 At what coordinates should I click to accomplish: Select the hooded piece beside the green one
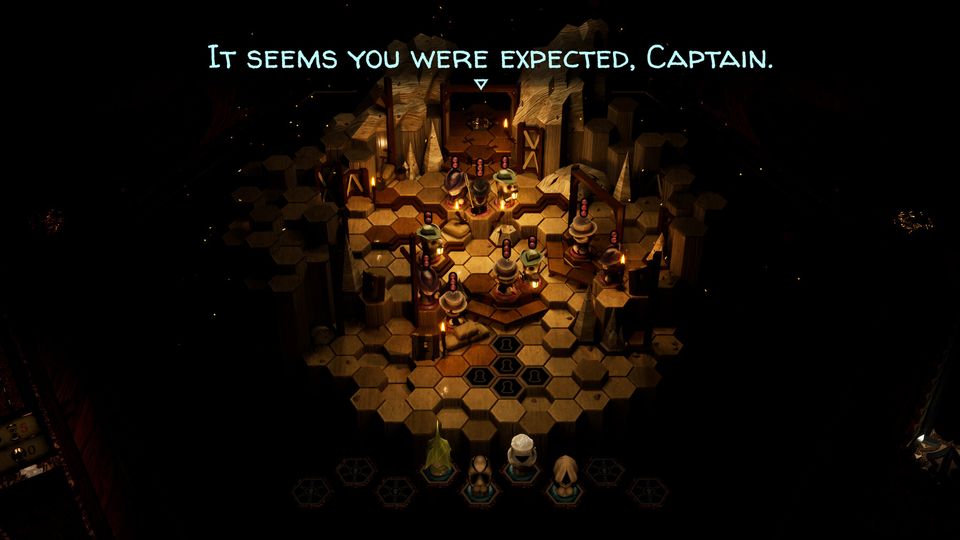(481, 473)
